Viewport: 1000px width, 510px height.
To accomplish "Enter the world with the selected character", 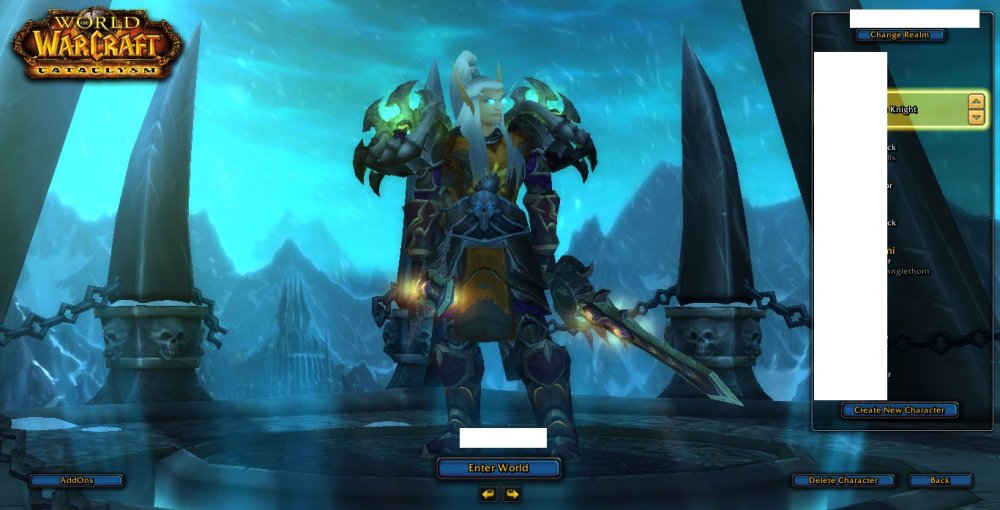I will pos(498,468).
